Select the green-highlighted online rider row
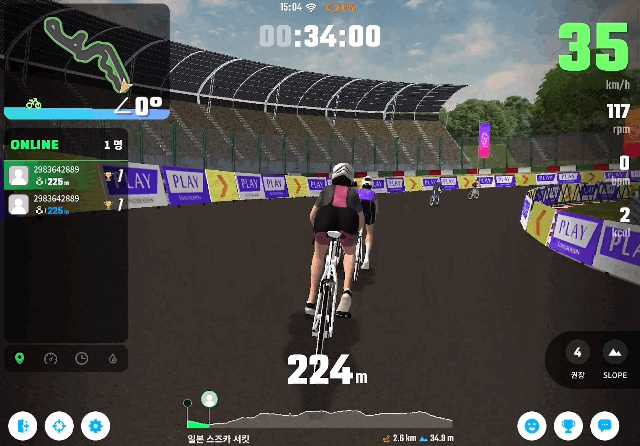This screenshot has width=640, height=446. (66, 176)
